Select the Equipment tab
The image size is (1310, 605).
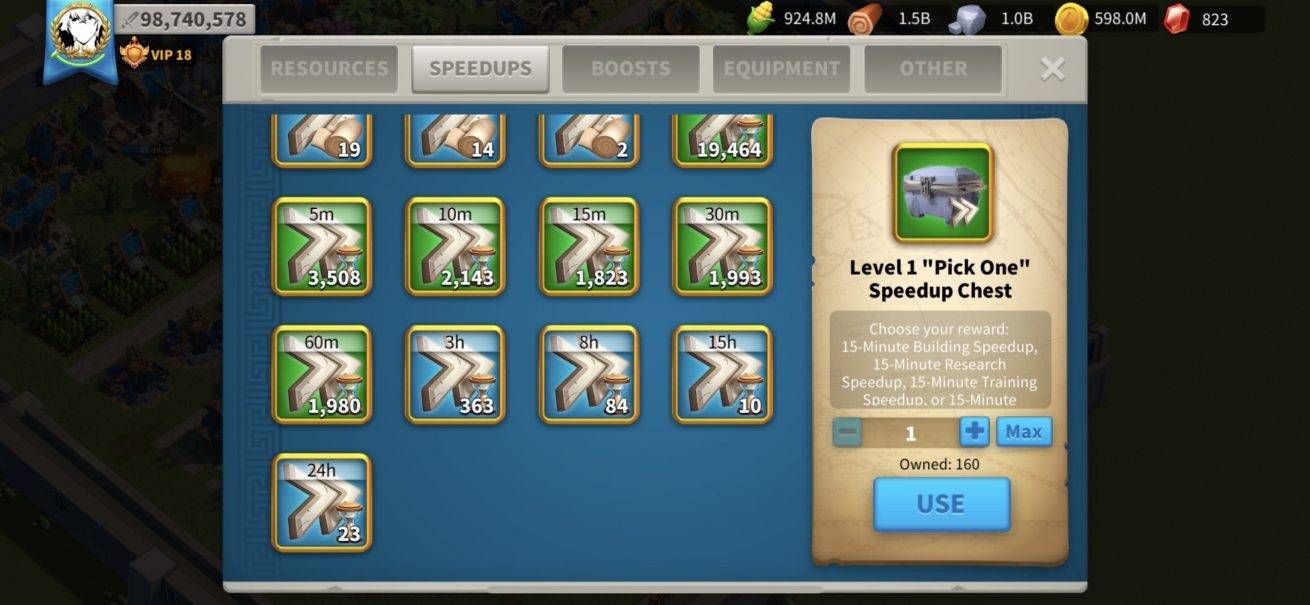pyautogui.click(x=781, y=69)
